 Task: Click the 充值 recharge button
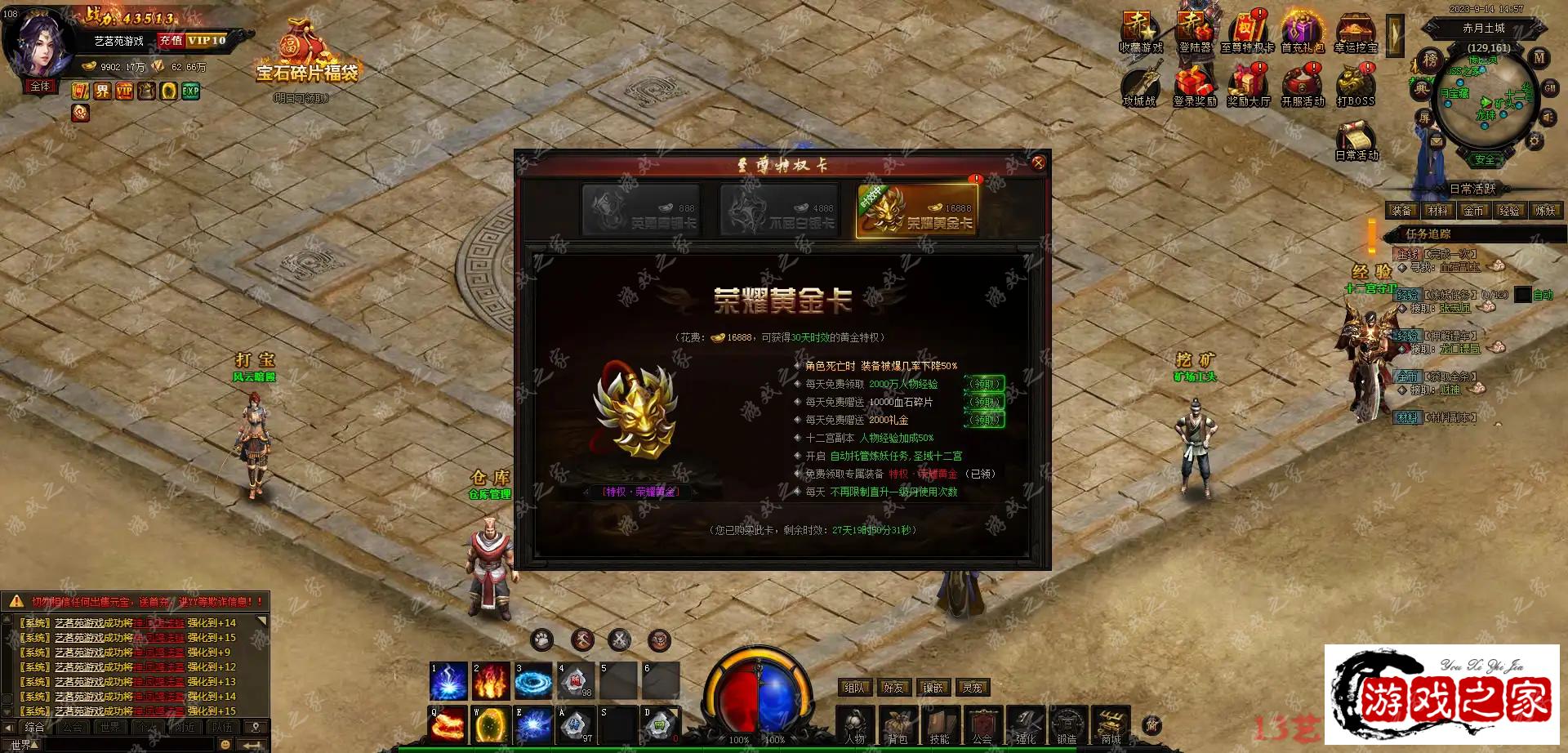[171, 40]
